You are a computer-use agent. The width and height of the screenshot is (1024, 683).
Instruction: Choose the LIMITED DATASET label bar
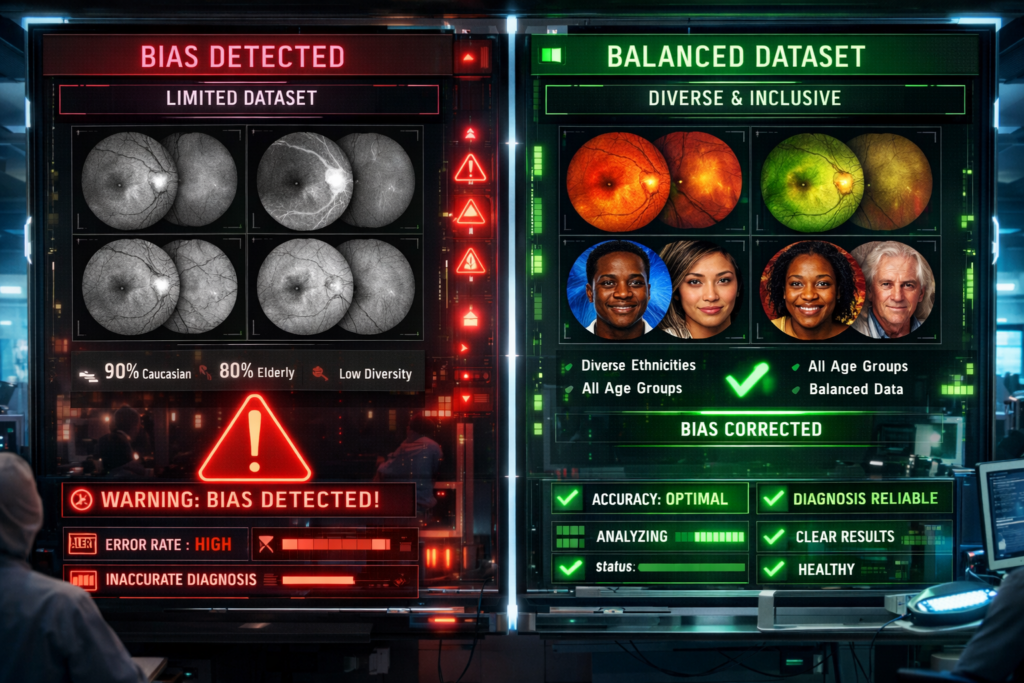pyautogui.click(x=248, y=99)
